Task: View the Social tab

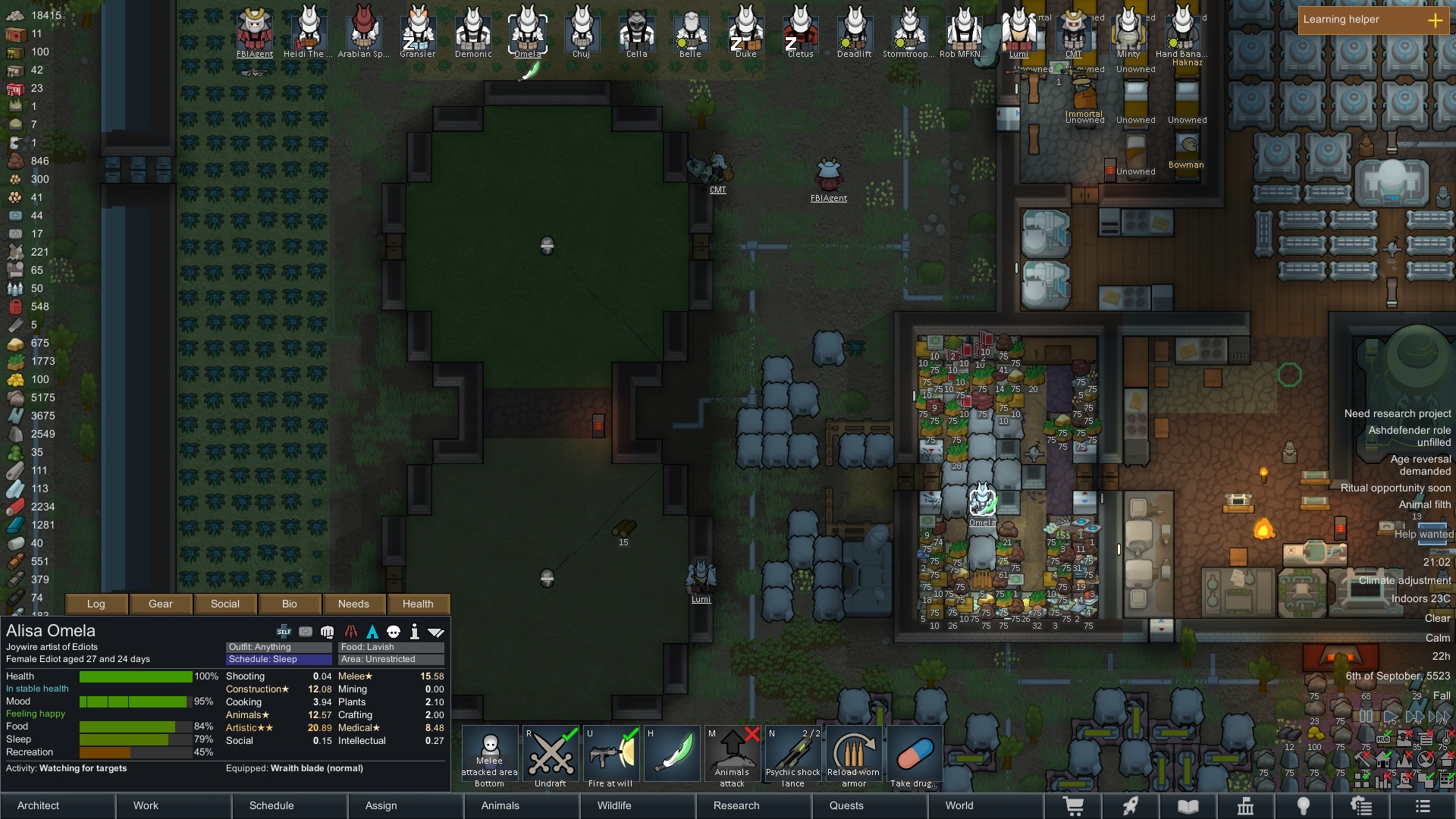Action: (x=225, y=604)
